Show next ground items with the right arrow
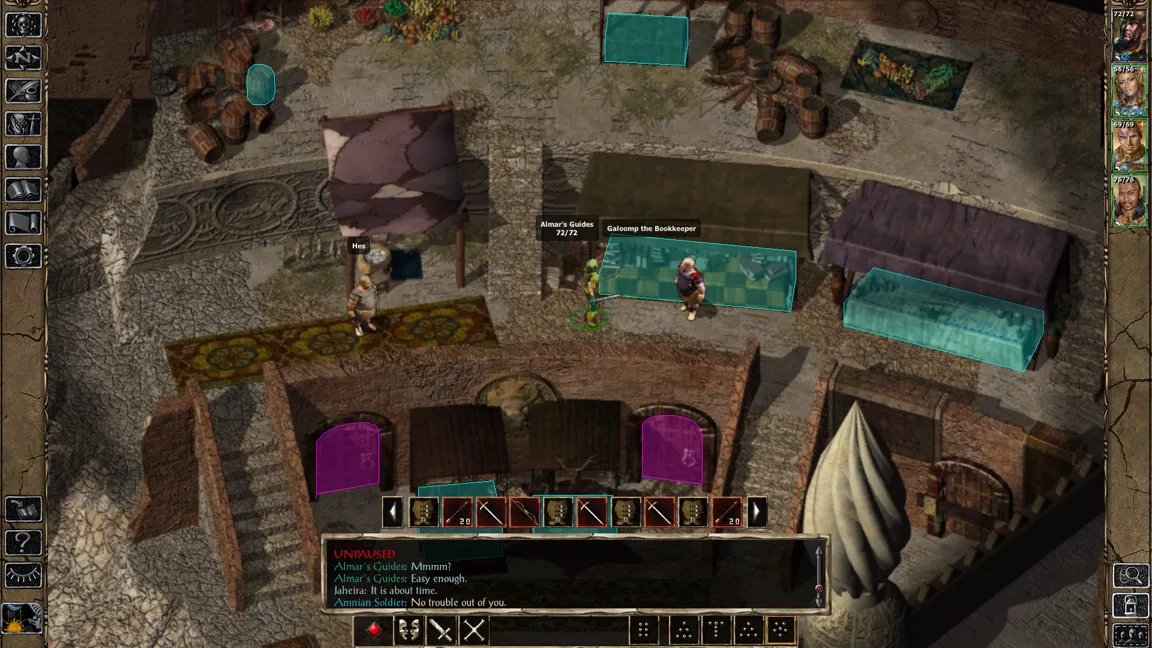This screenshot has height=648, width=1152. coord(757,512)
